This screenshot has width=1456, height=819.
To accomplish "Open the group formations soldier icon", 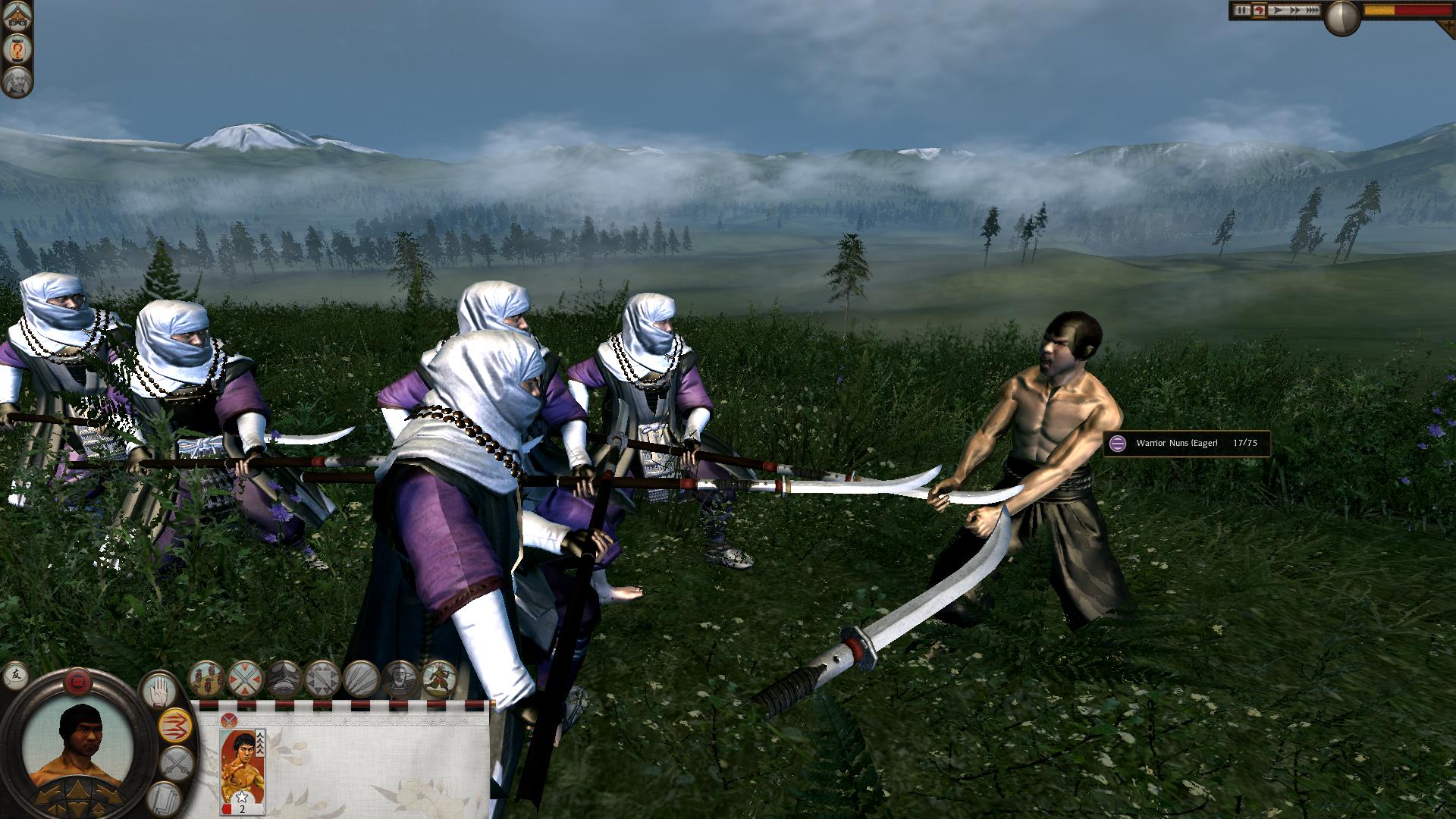I will pos(206,679).
